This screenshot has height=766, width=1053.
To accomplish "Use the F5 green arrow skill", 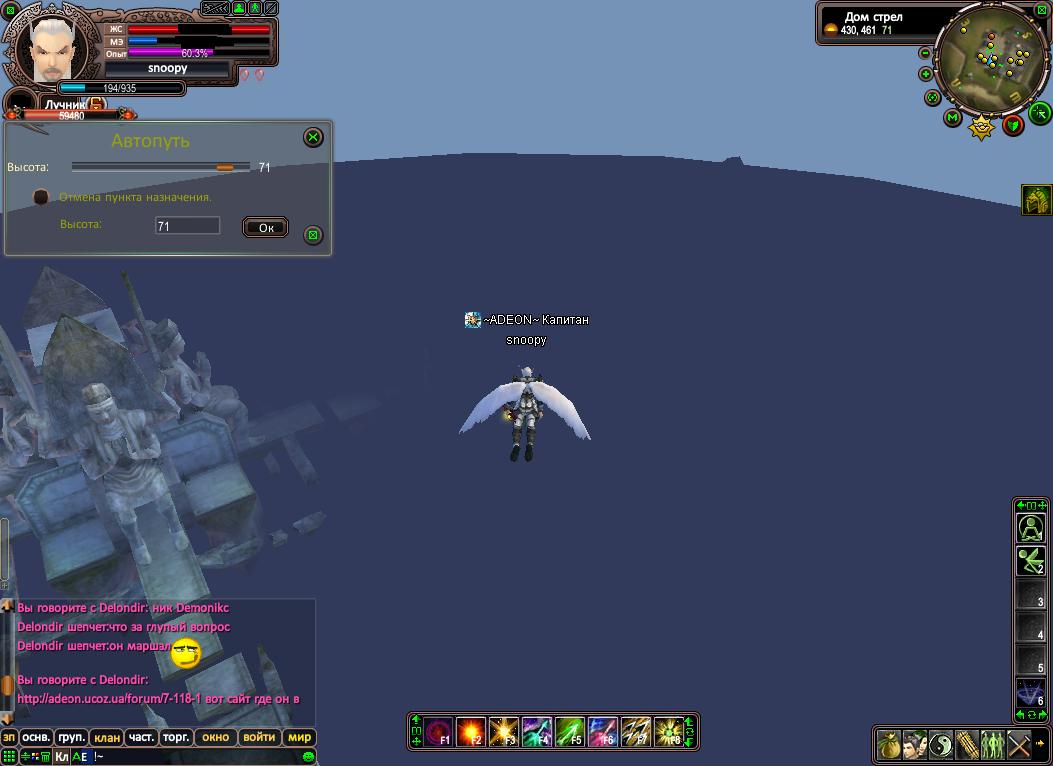I will point(569,731).
